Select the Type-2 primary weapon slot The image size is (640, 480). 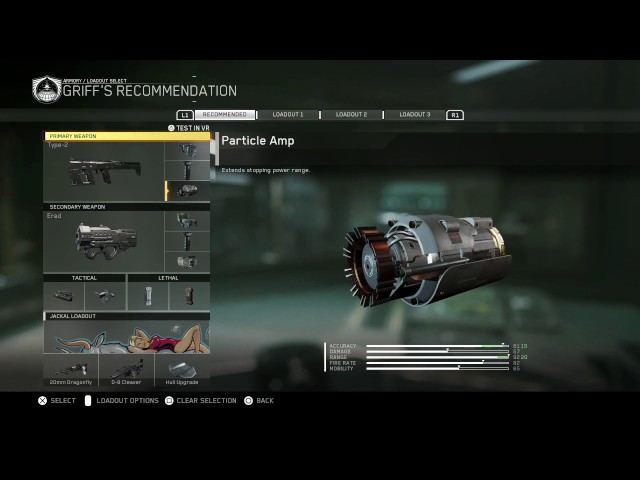click(104, 172)
